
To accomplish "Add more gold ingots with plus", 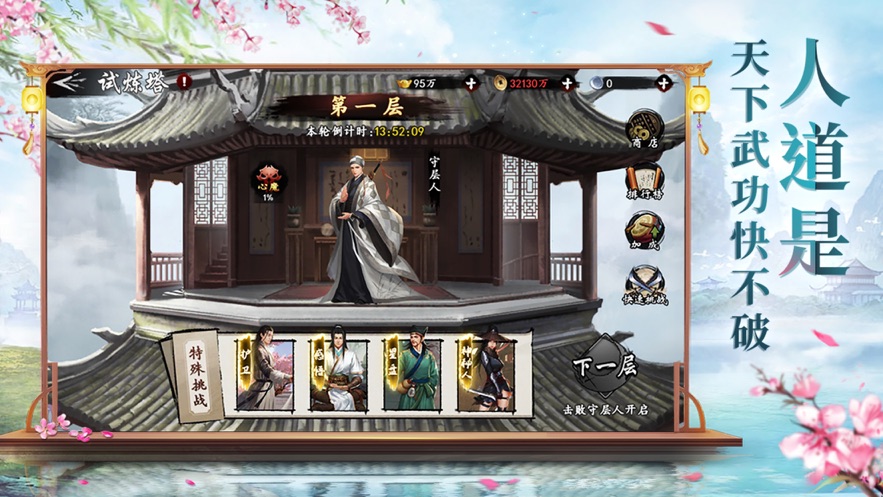I will tap(471, 83).
